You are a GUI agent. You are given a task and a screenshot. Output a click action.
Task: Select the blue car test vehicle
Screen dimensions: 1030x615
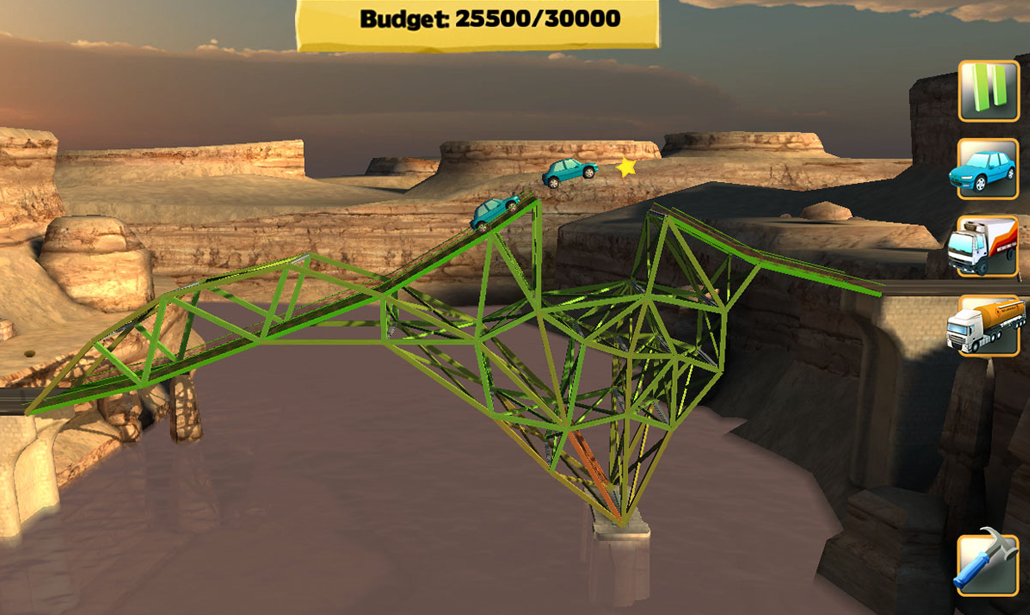[988, 168]
